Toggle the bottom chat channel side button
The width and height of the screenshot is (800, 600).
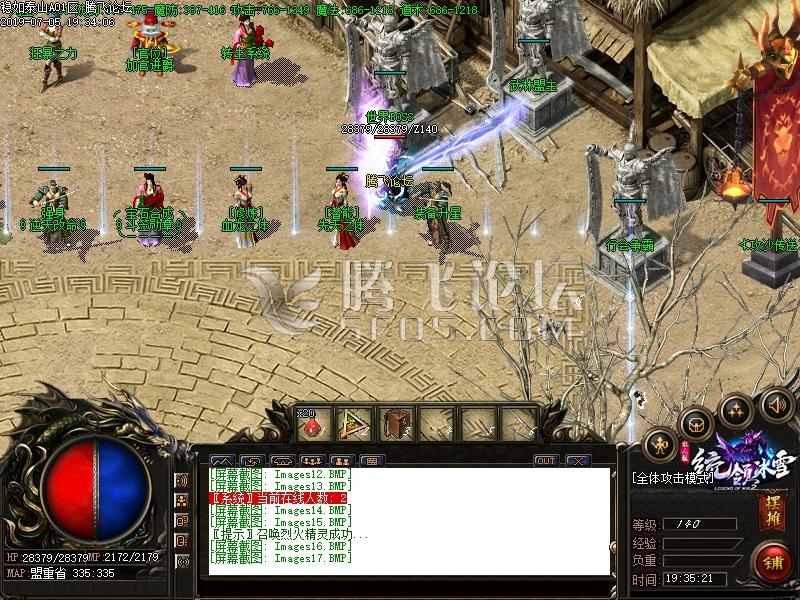coord(182,562)
